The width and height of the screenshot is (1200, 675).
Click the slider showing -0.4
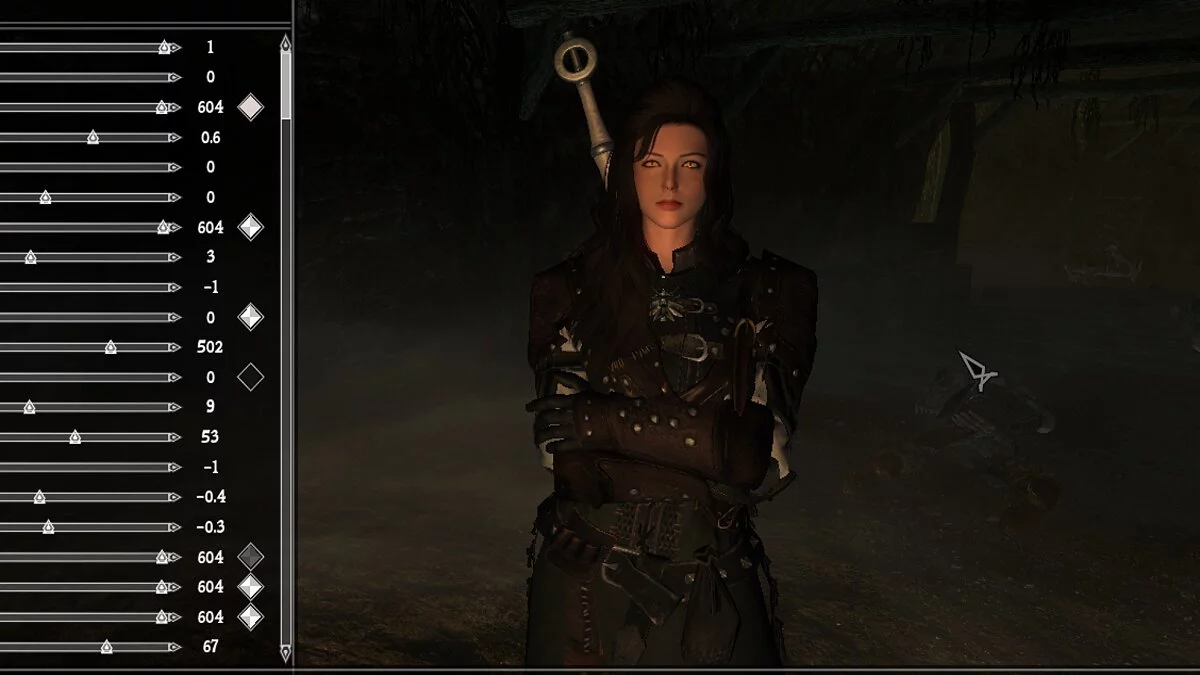(x=39, y=497)
